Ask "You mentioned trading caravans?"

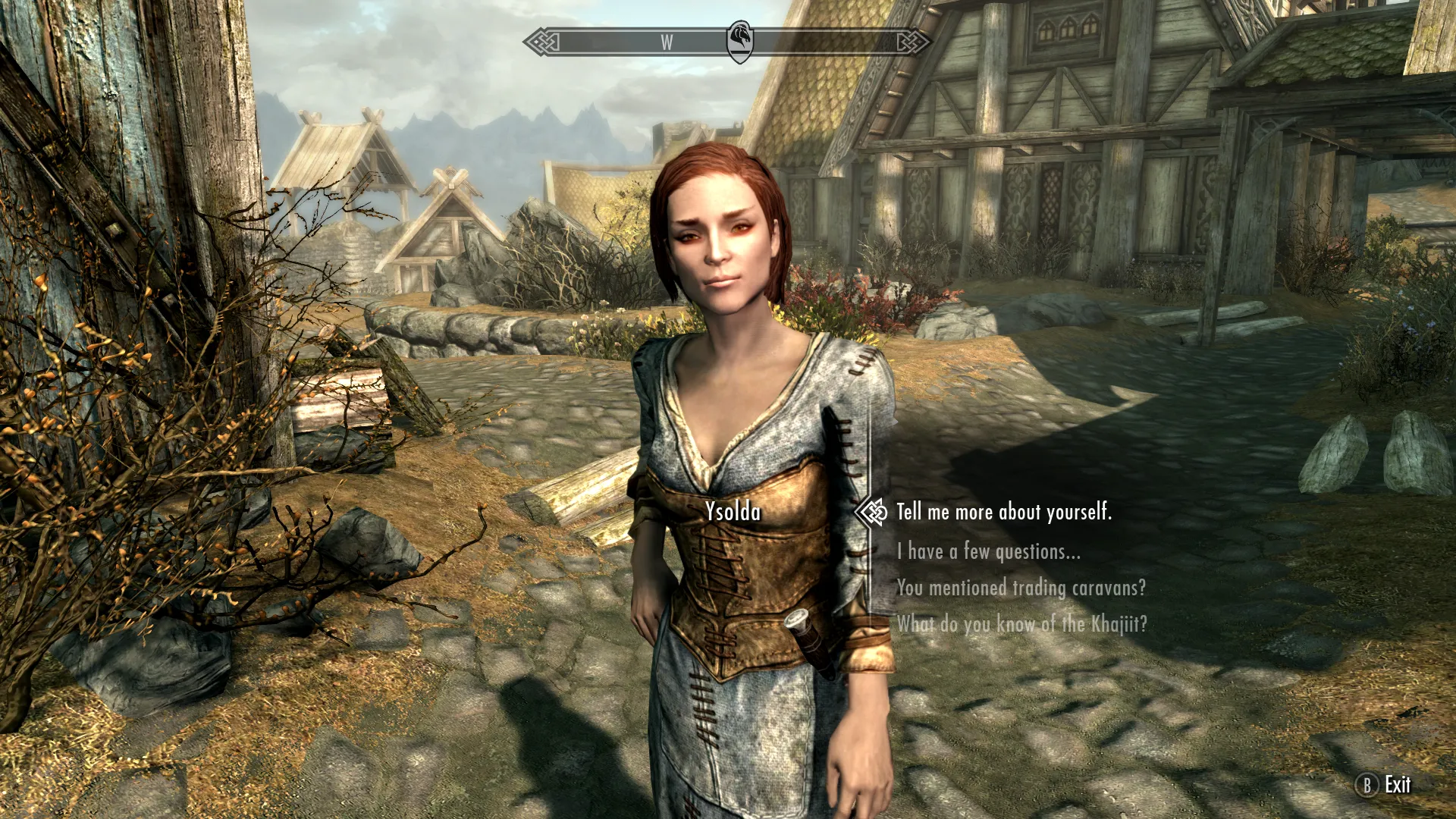pyautogui.click(x=1021, y=588)
